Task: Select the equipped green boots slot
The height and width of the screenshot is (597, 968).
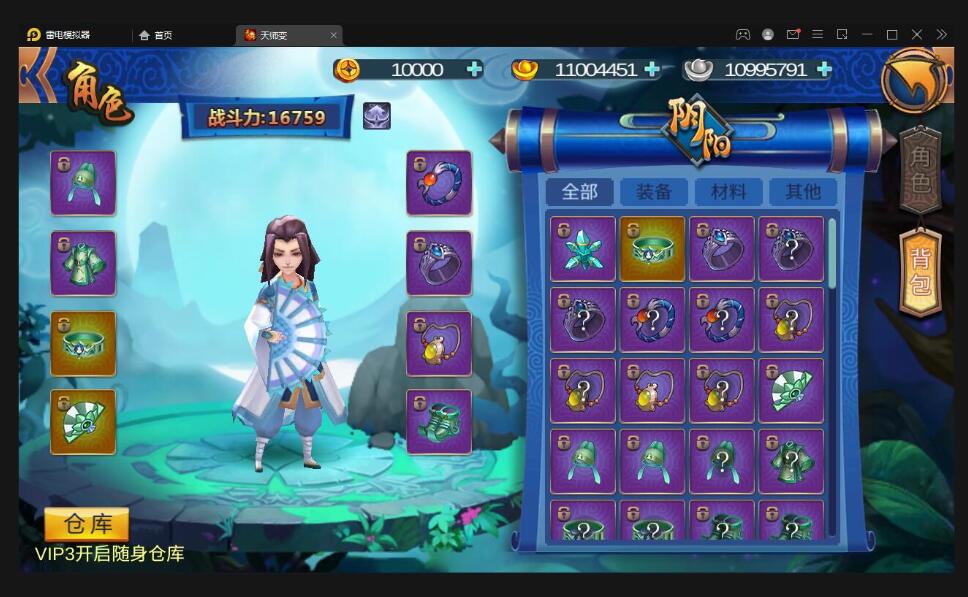Action: [439, 422]
